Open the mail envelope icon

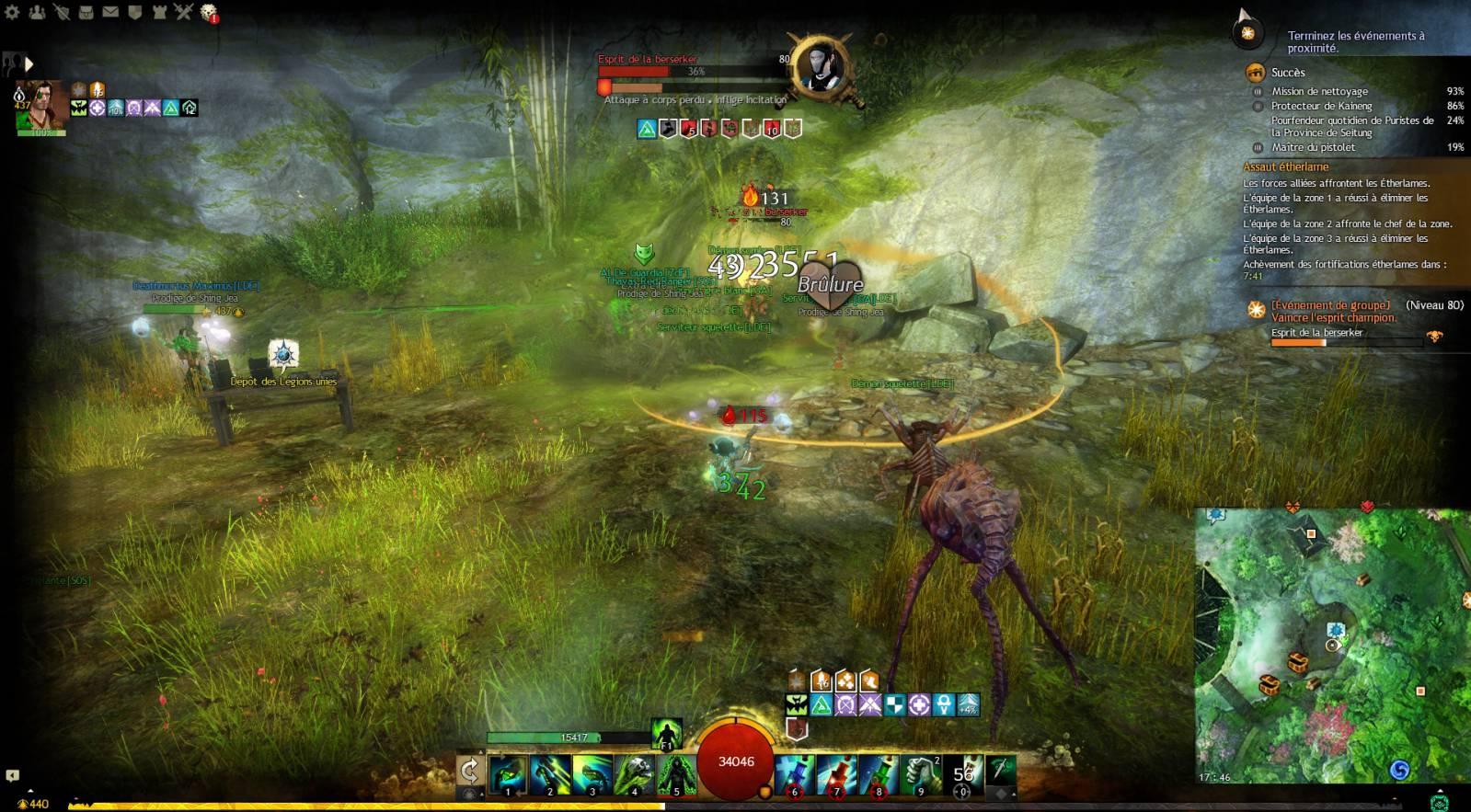tap(109, 12)
